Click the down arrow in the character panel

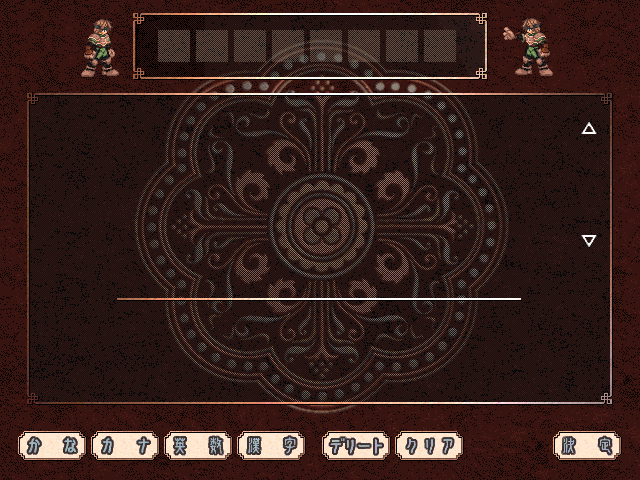[589, 240]
